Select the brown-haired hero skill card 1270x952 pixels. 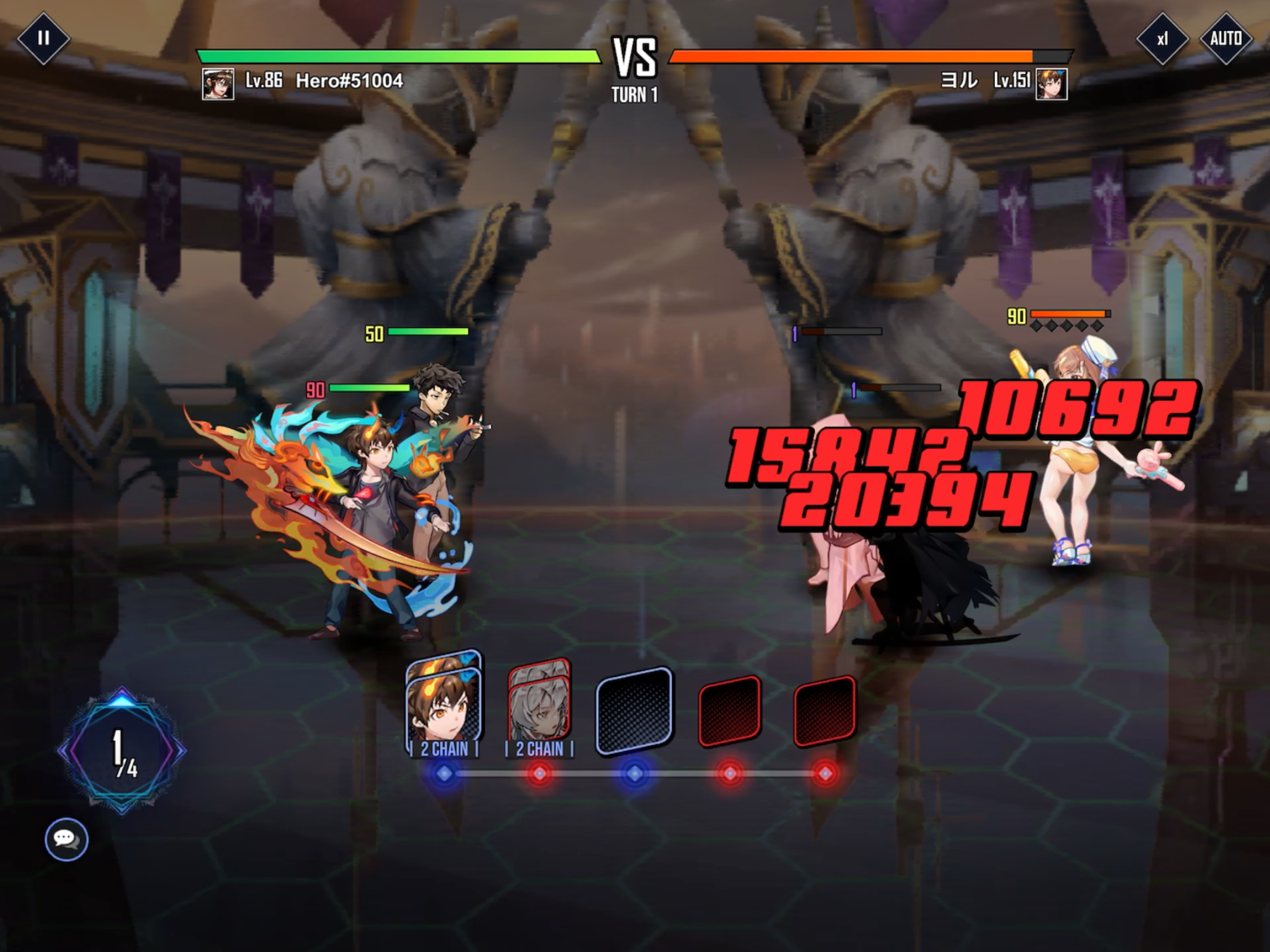[x=444, y=704]
